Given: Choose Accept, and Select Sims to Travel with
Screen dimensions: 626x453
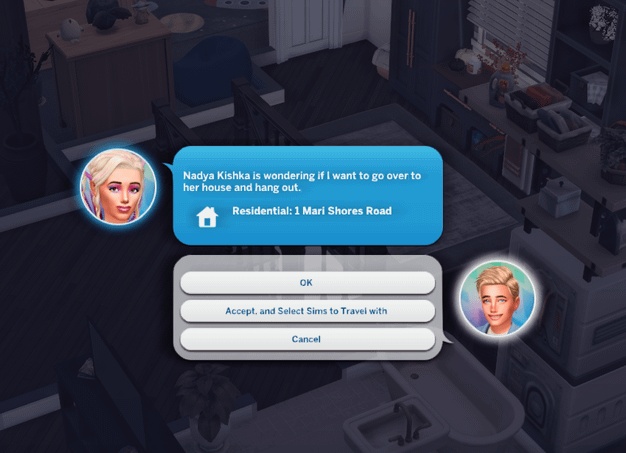Looking at the screenshot, I should [x=307, y=311].
